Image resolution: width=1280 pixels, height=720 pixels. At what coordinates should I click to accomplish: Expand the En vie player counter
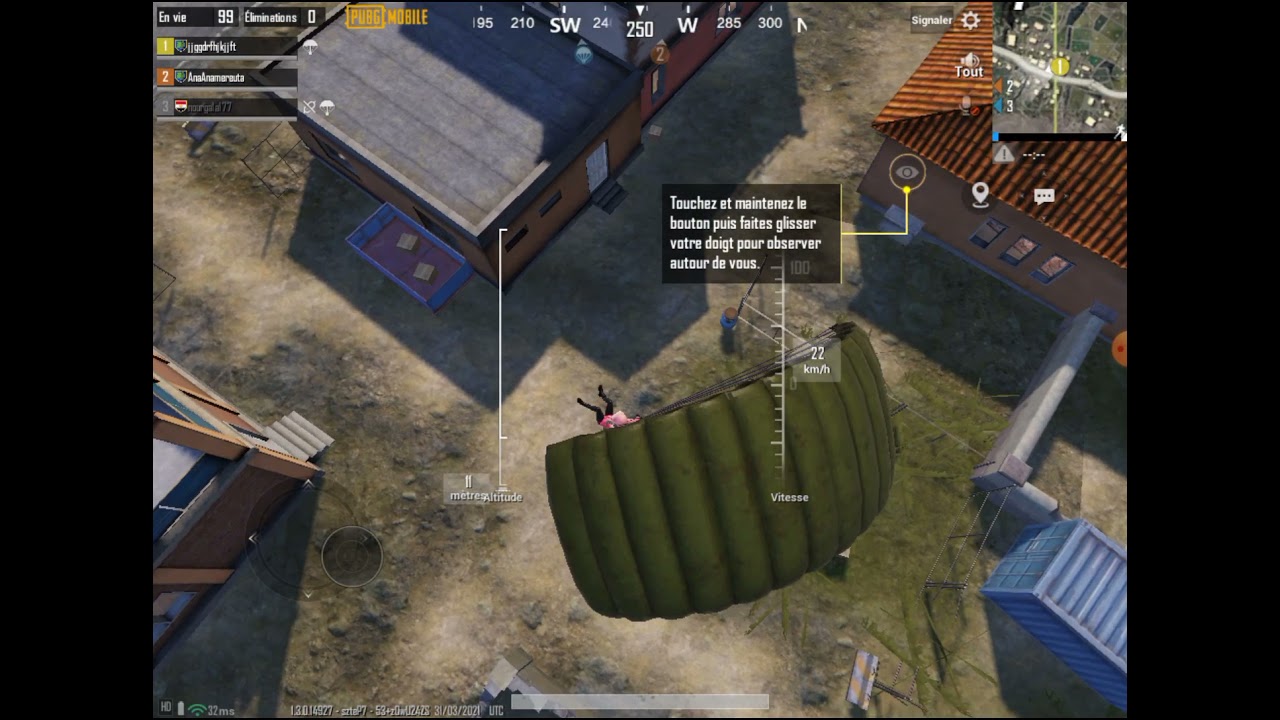[195, 17]
